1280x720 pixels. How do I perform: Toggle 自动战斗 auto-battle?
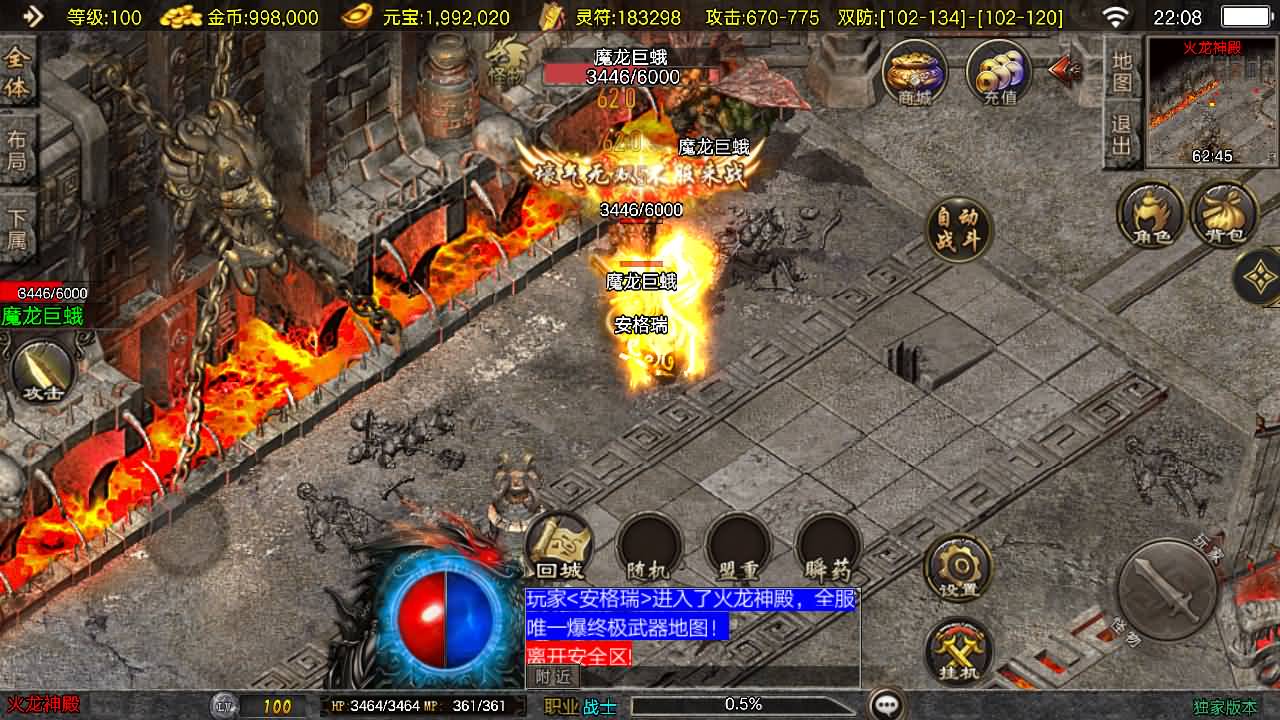click(x=958, y=230)
